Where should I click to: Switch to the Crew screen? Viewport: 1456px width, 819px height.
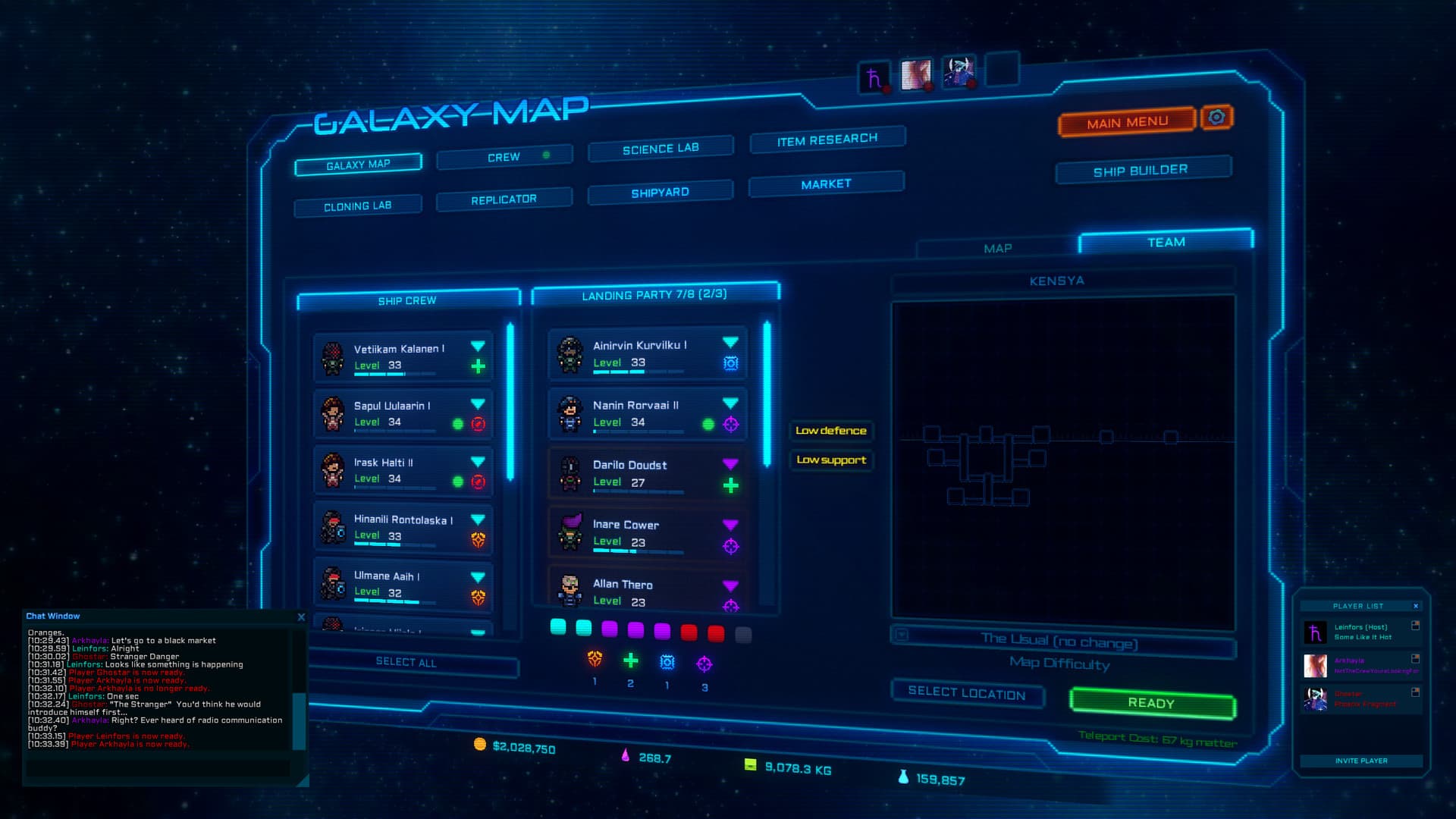coord(504,157)
